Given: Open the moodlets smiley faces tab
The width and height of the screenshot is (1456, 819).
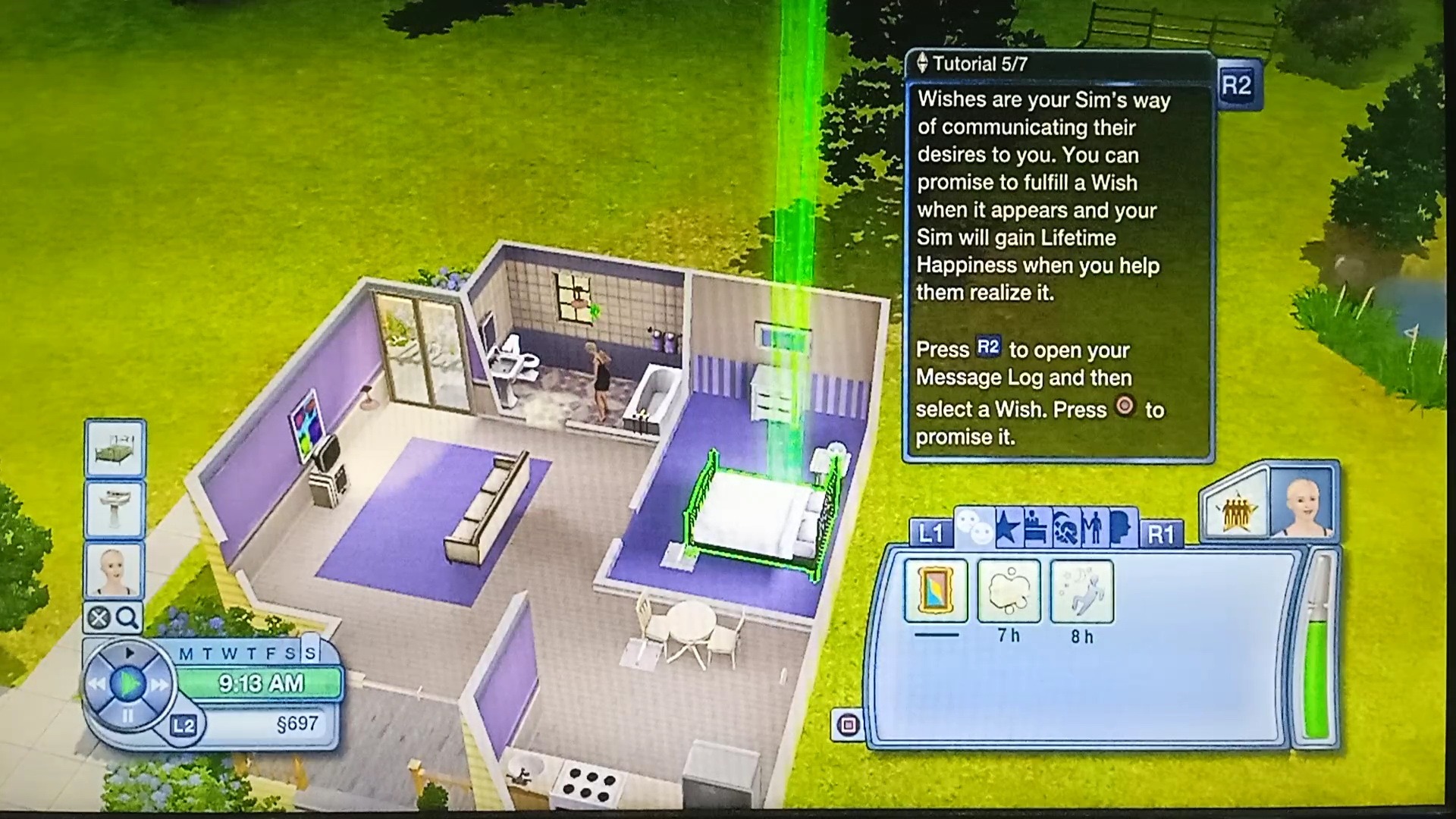Looking at the screenshot, I should pos(974,528).
